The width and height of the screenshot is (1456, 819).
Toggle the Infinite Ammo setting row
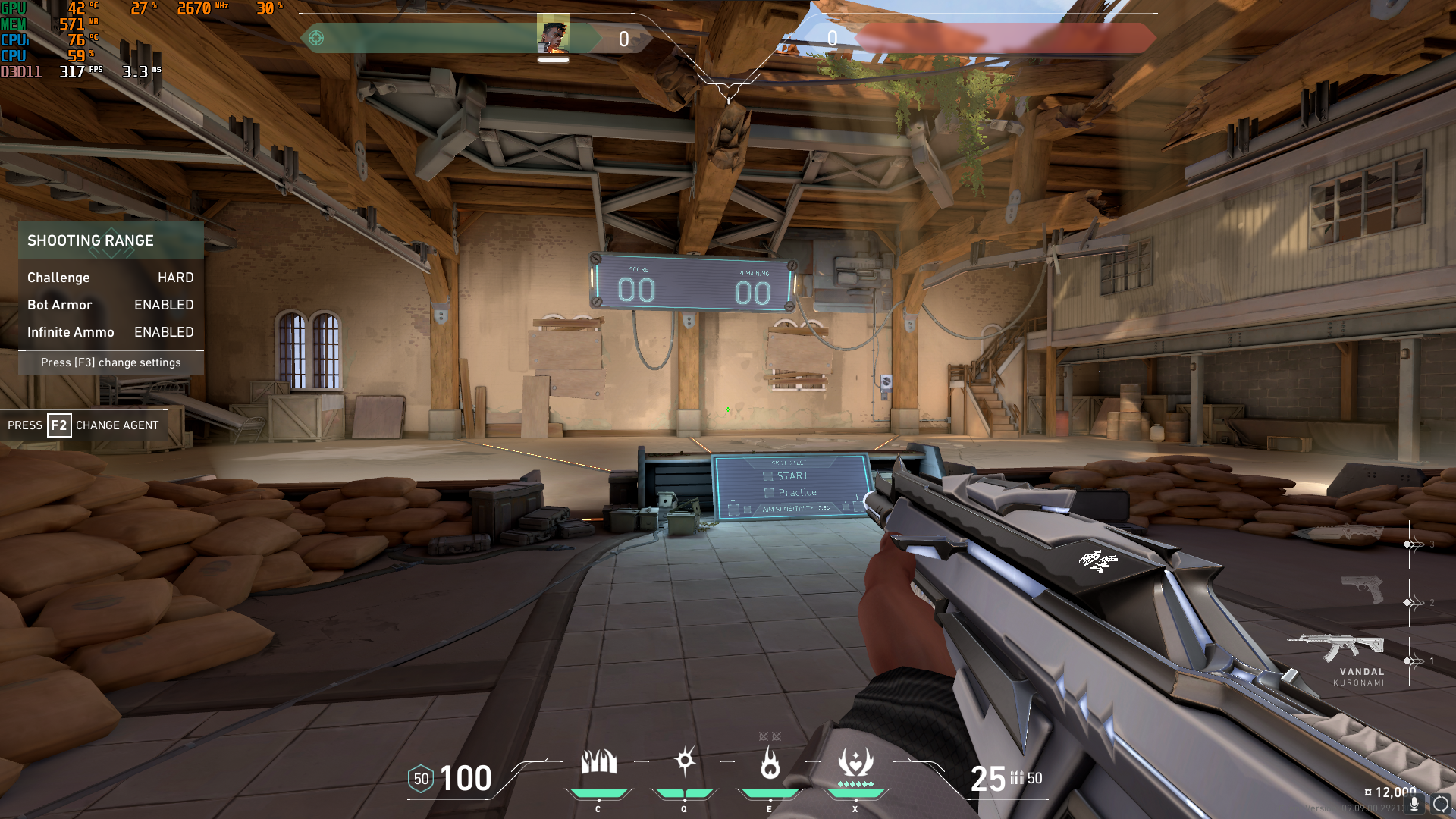(x=111, y=332)
